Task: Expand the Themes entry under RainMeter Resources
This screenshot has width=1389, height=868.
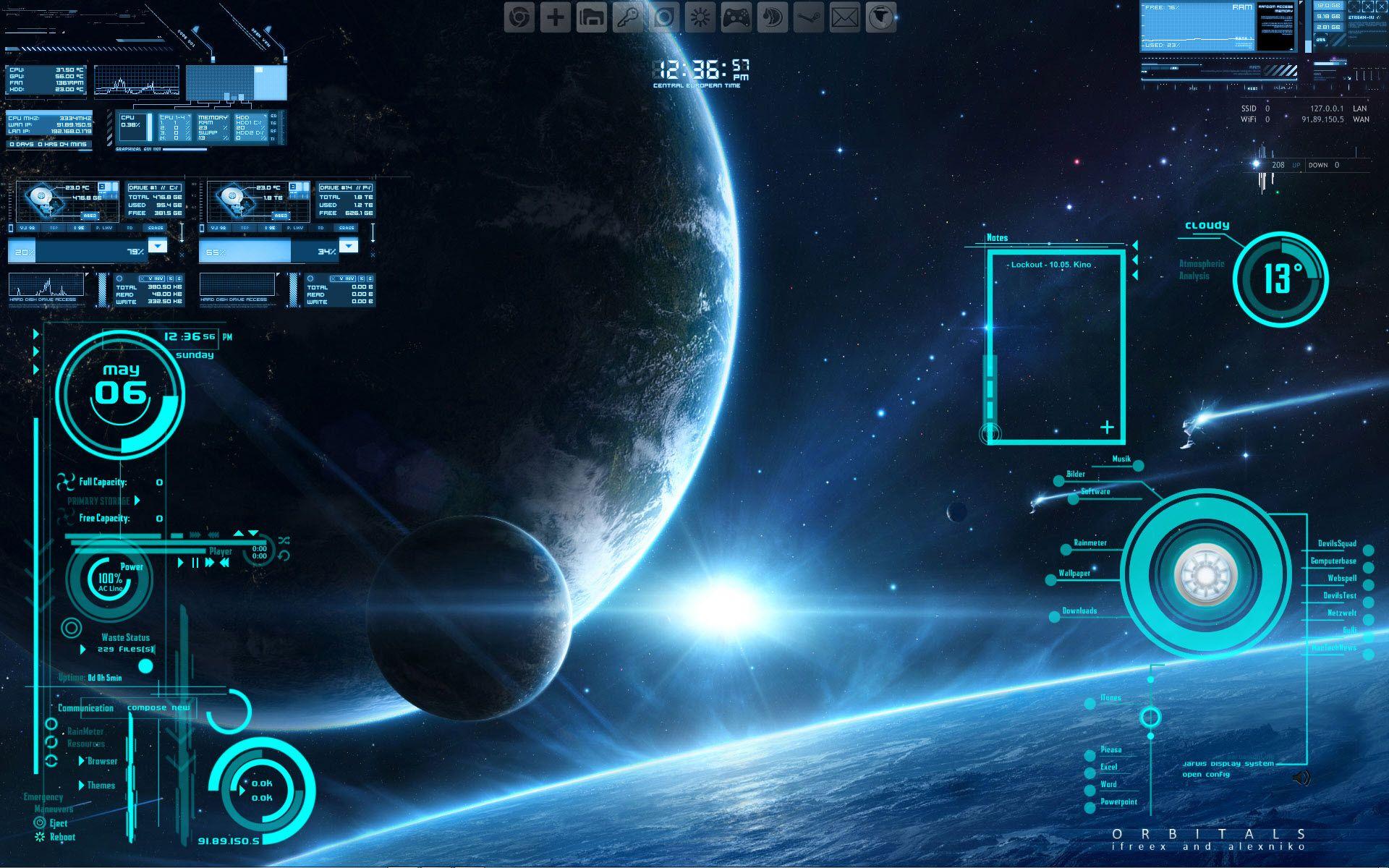Action: point(102,786)
